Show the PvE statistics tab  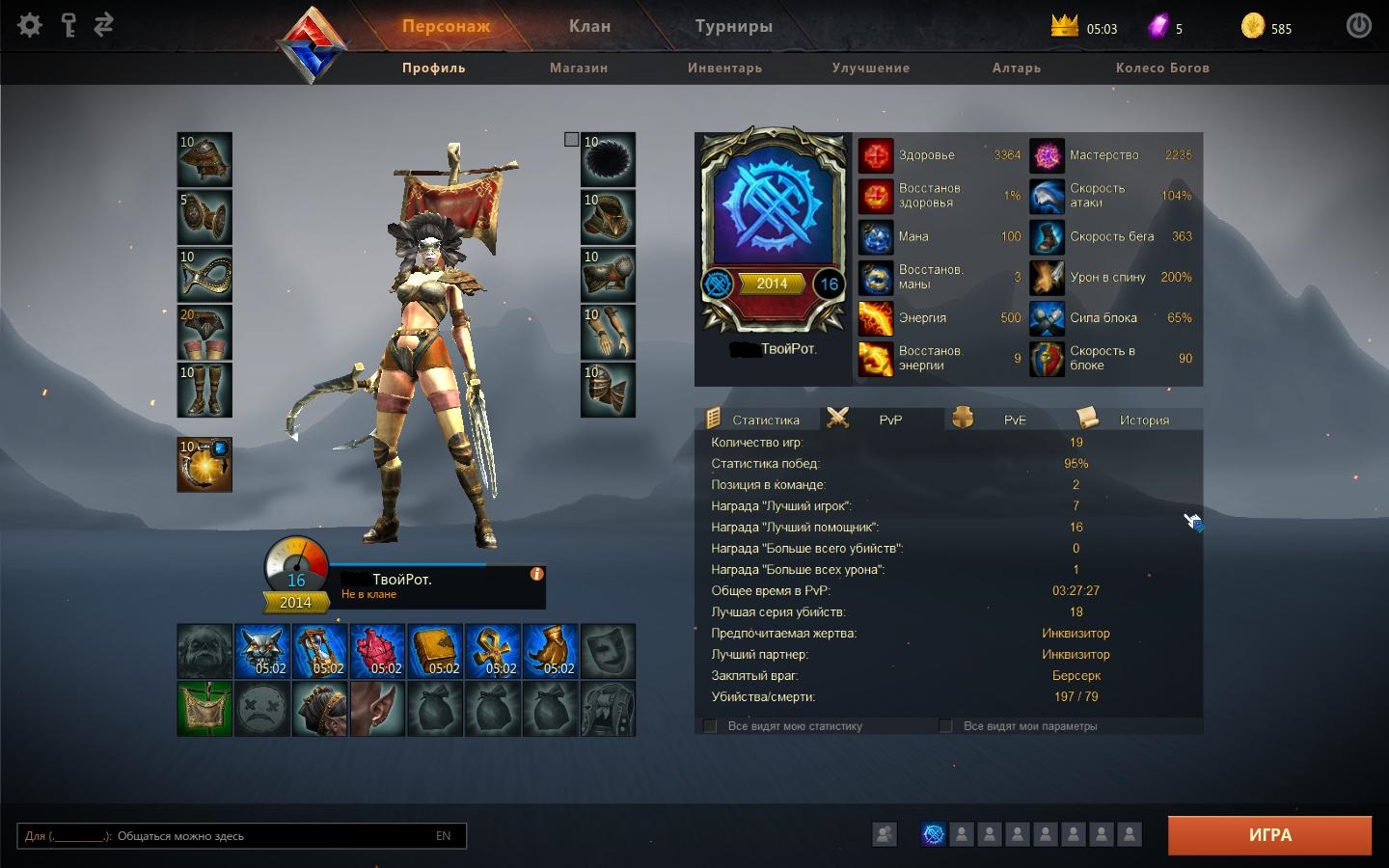(1014, 420)
